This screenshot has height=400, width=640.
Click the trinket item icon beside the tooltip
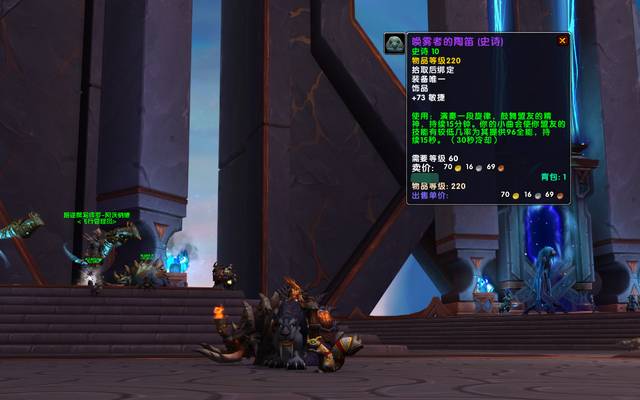(x=394, y=44)
